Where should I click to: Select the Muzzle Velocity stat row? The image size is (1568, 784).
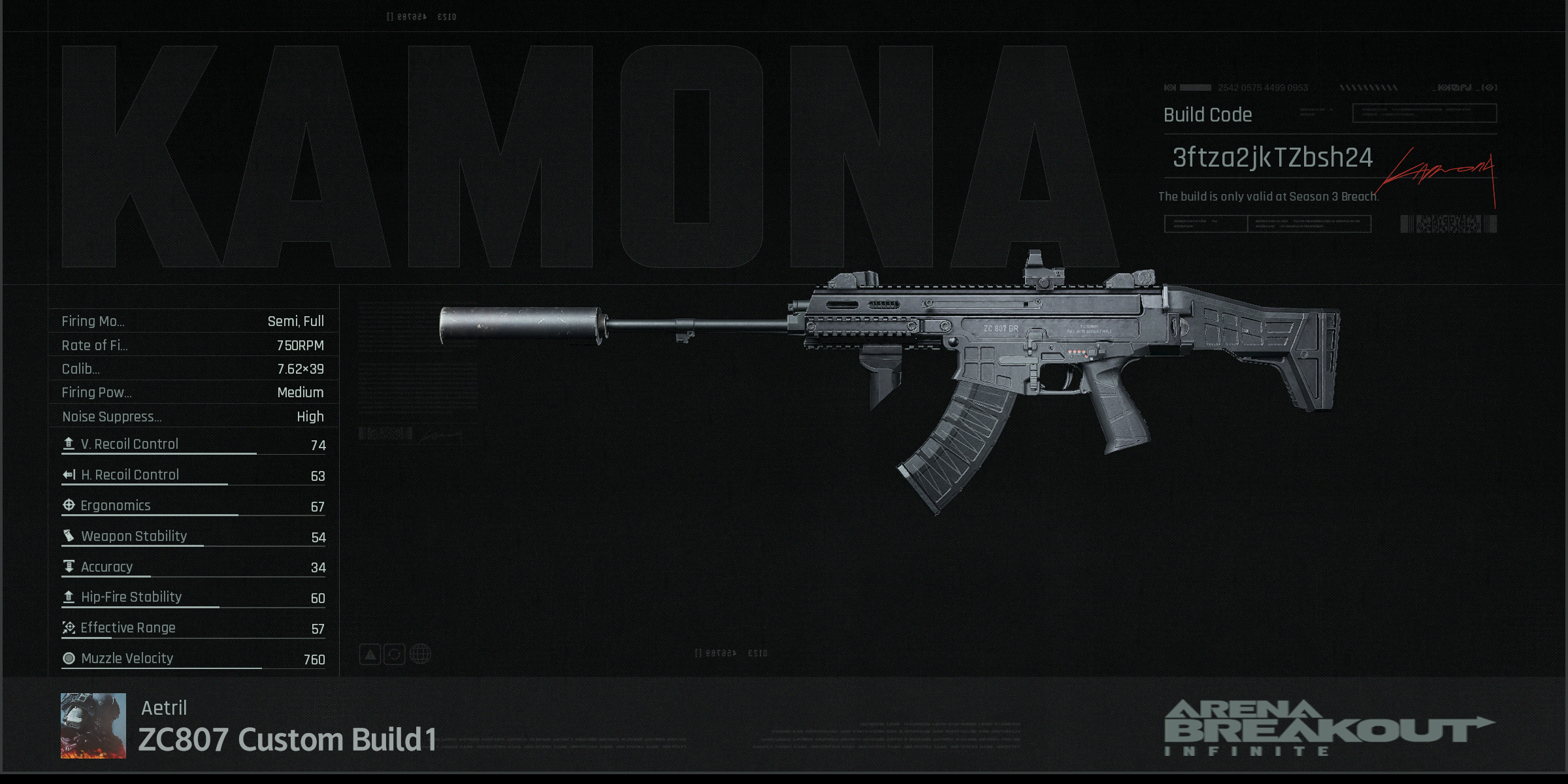pos(193,659)
